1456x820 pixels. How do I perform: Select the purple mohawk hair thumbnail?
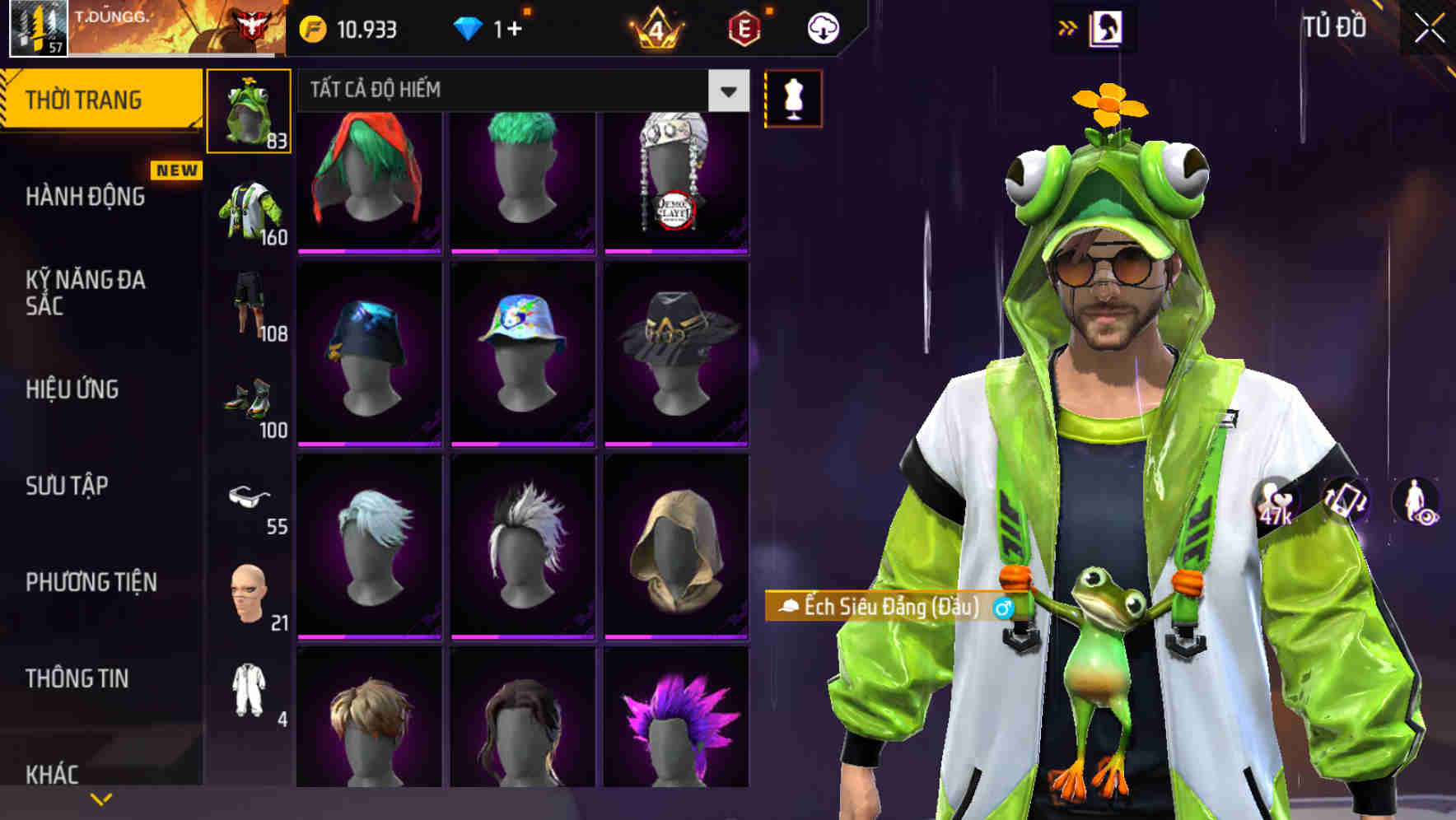point(676,724)
